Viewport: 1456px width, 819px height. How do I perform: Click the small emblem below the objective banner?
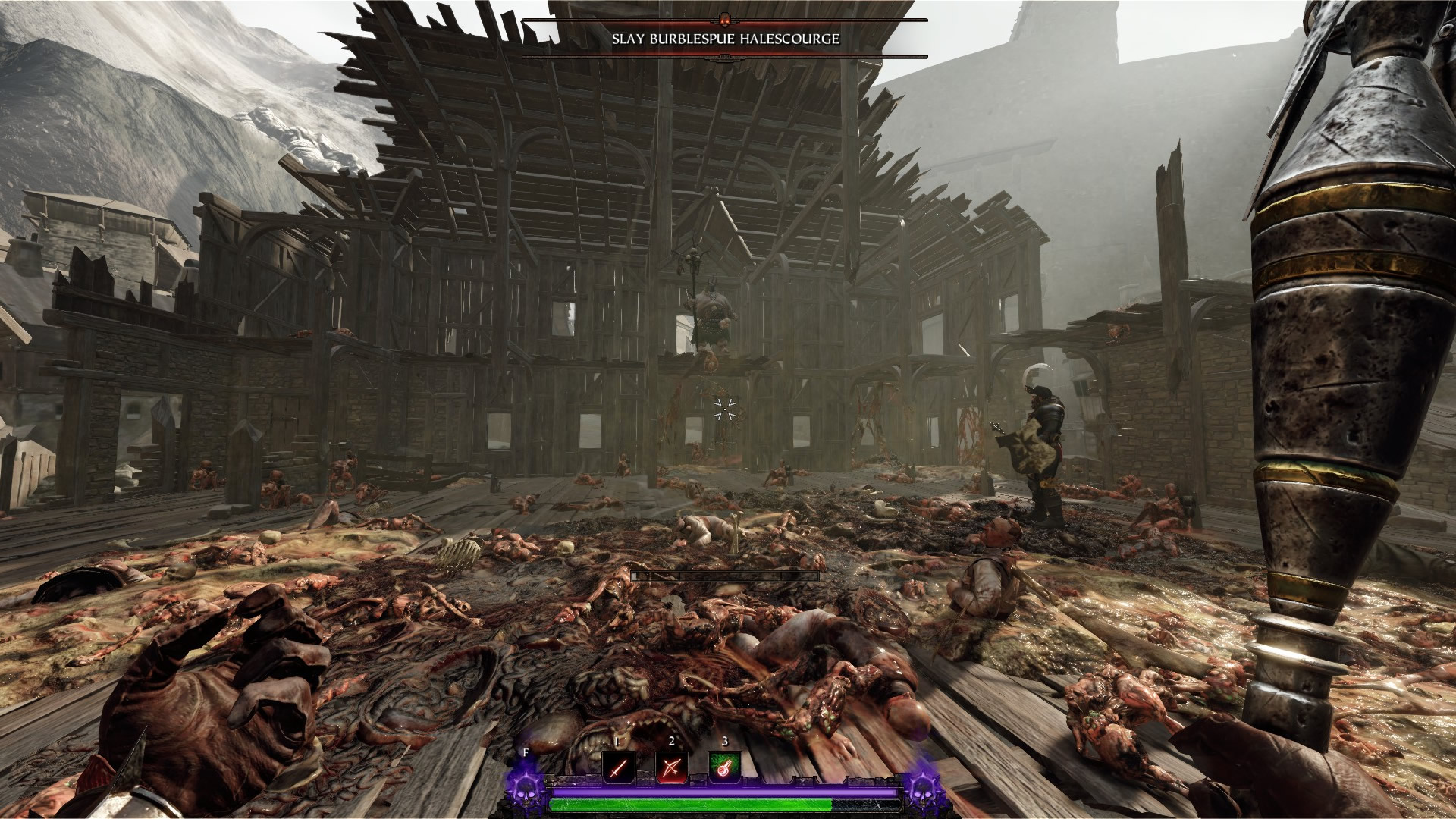(726, 56)
